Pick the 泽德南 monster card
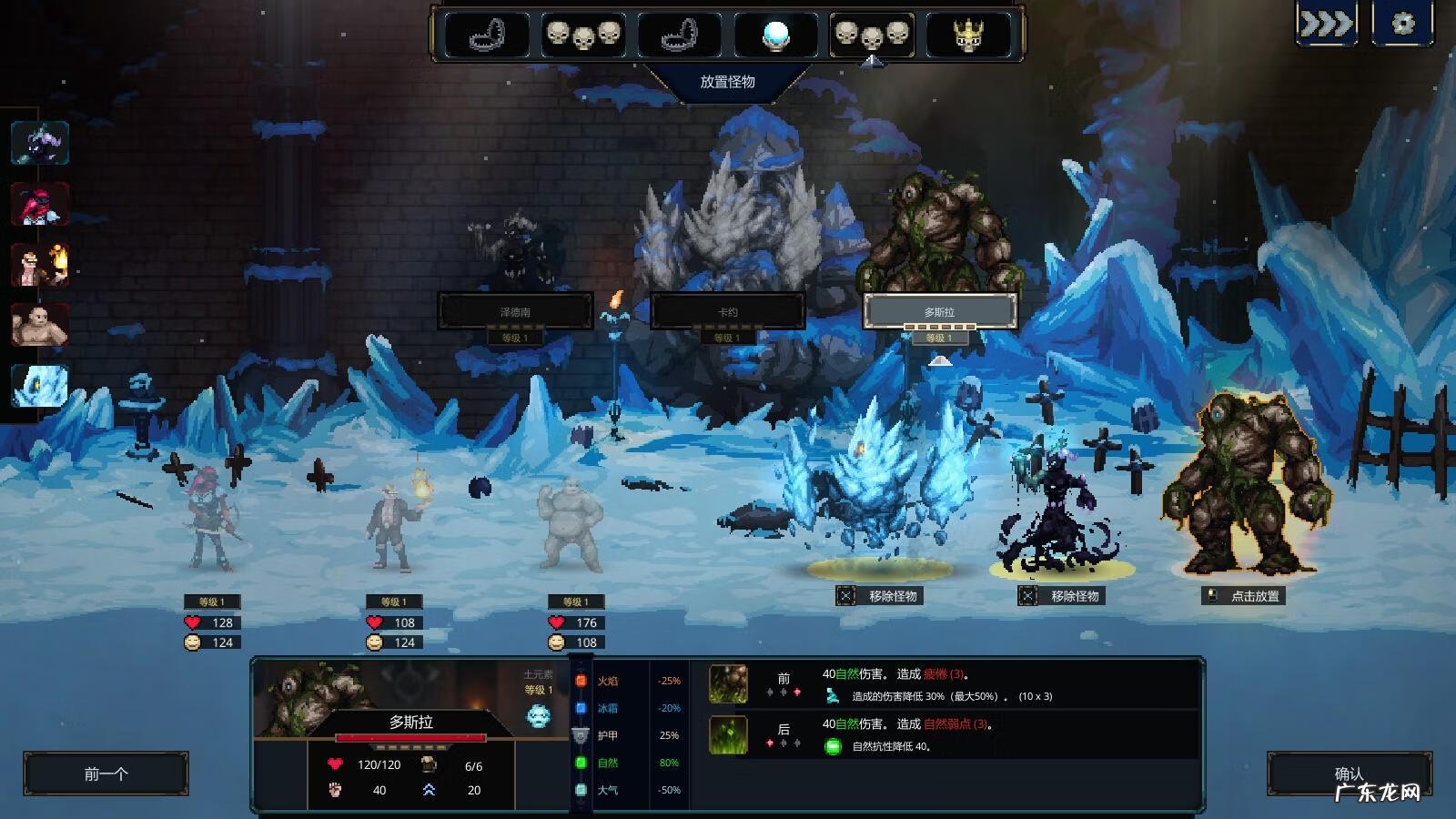1456x819 pixels. (x=515, y=311)
